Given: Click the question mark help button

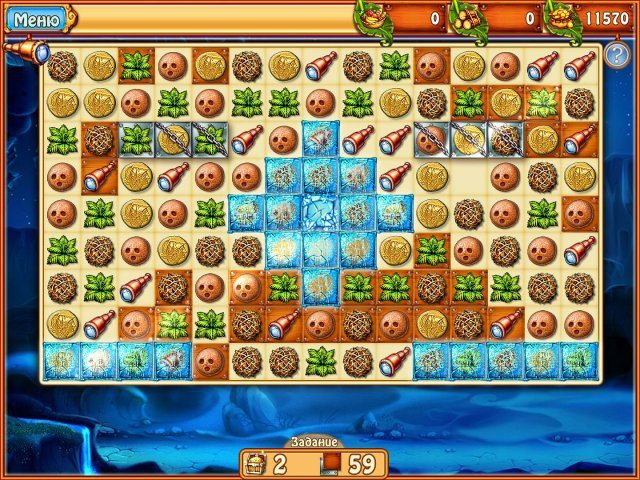Looking at the screenshot, I should point(616,54).
